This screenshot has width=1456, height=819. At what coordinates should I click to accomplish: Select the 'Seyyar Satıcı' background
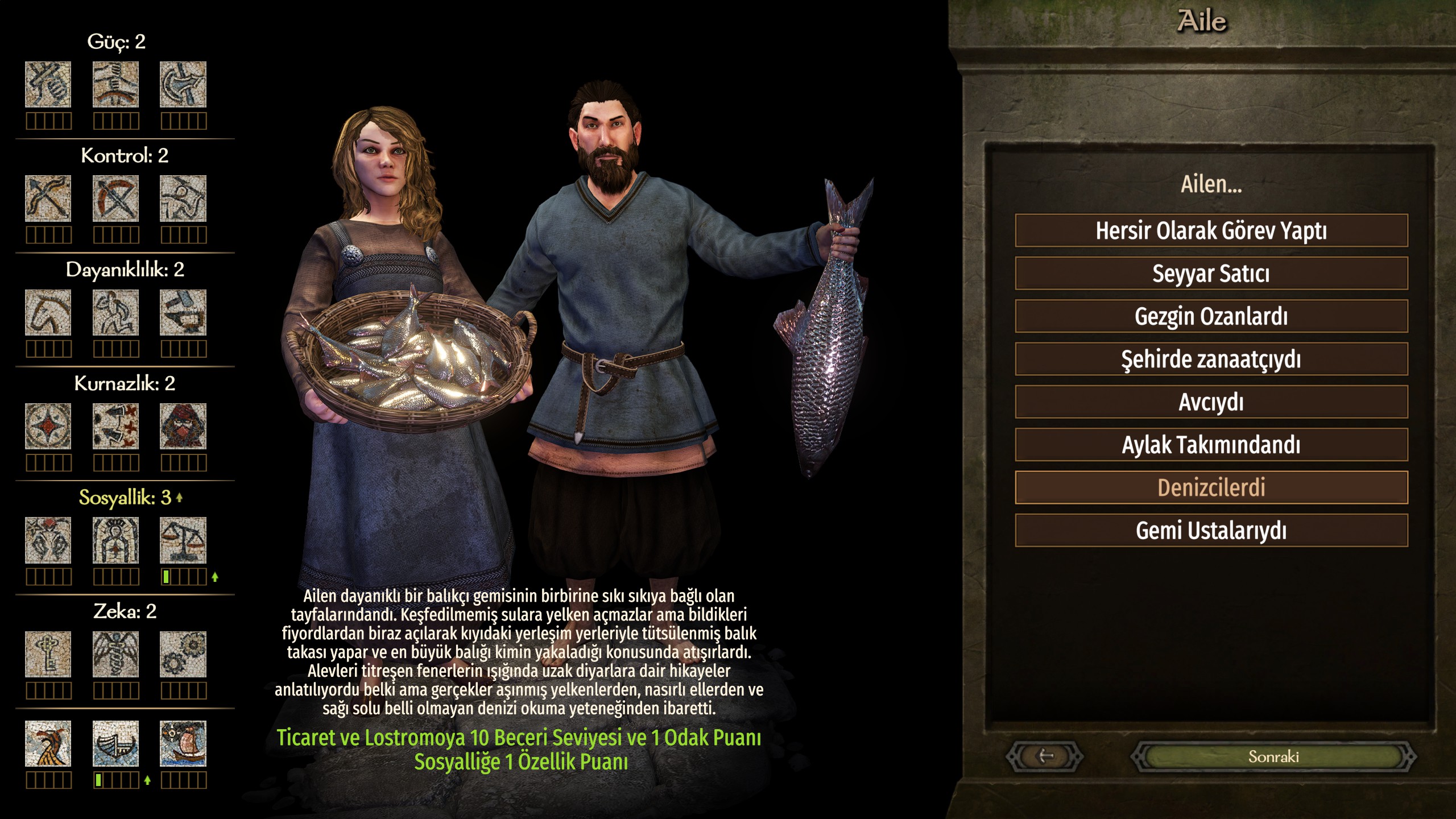[x=1211, y=274]
